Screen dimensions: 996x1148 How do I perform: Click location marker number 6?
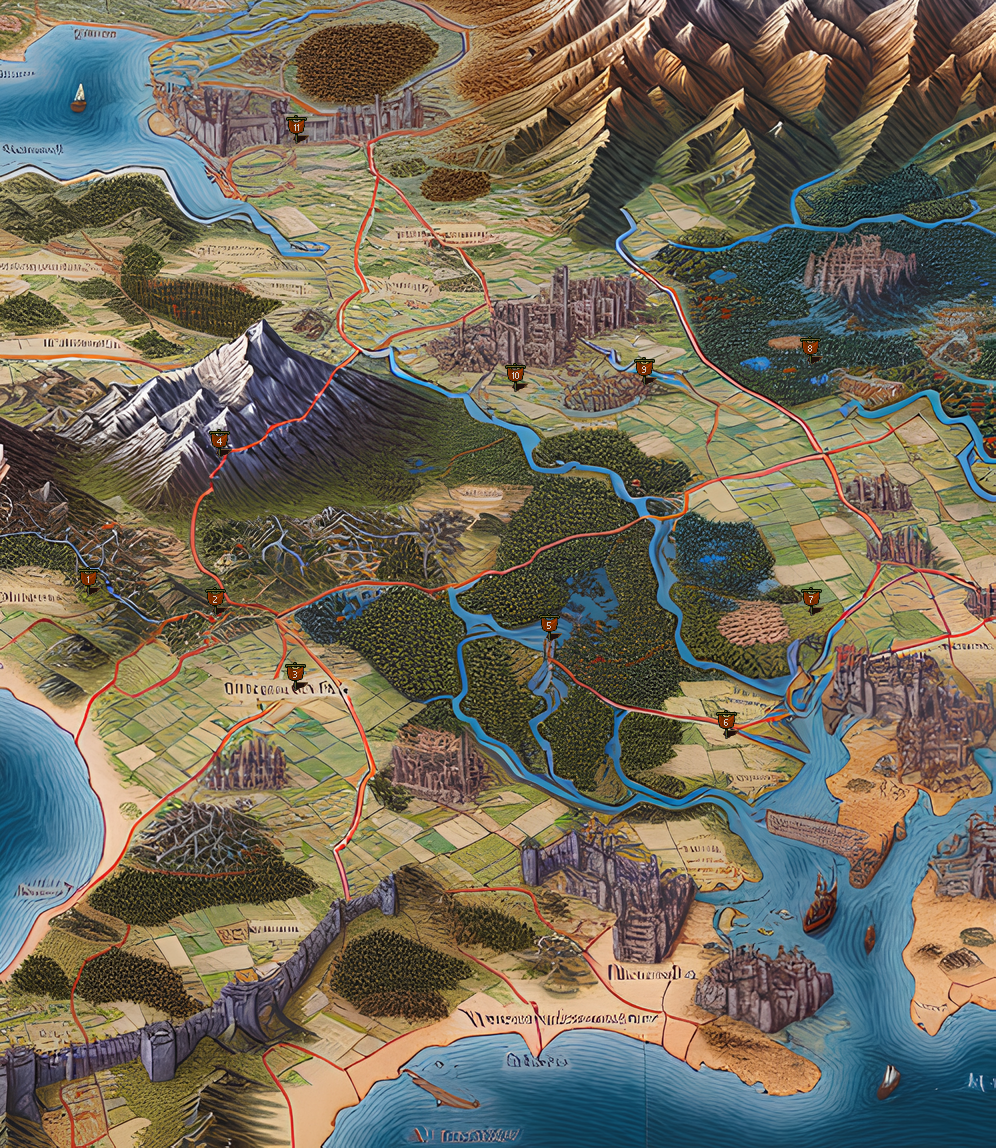tap(726, 721)
